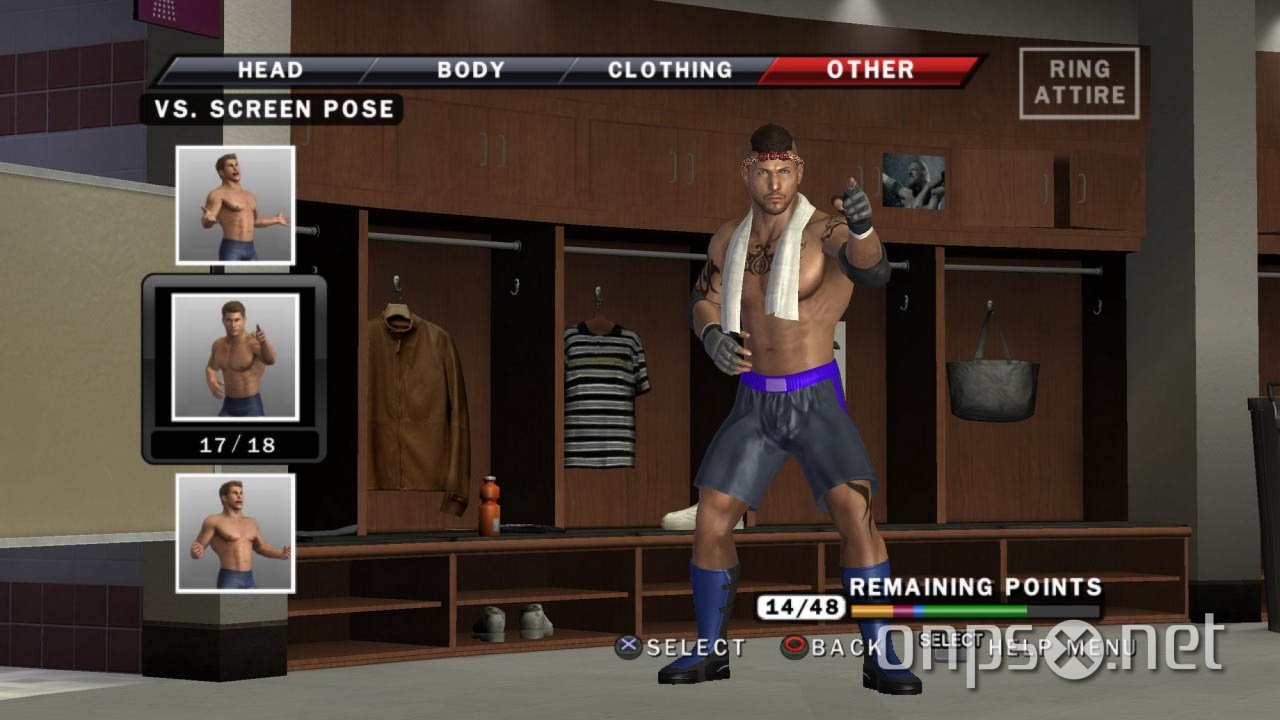Select the CLOTHING tab
The height and width of the screenshot is (720, 1280).
tap(670, 70)
